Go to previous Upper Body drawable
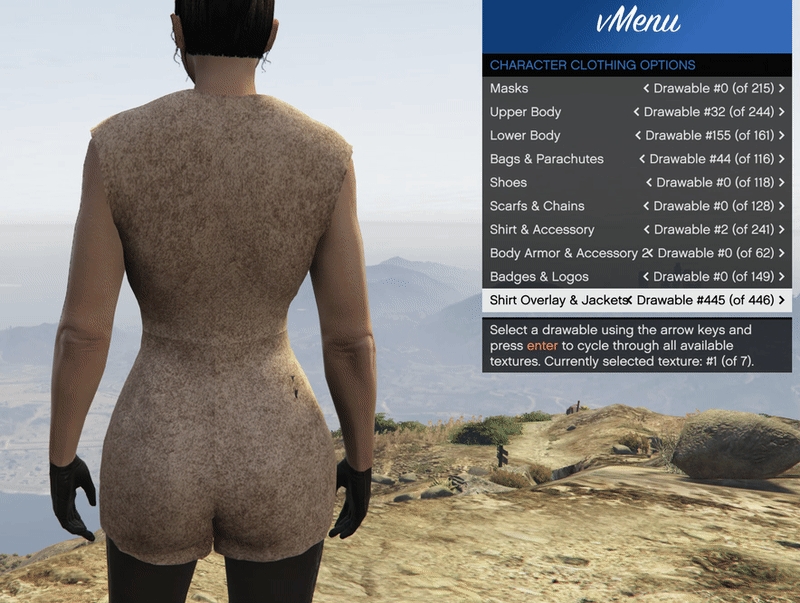800x603 pixels. click(x=637, y=112)
